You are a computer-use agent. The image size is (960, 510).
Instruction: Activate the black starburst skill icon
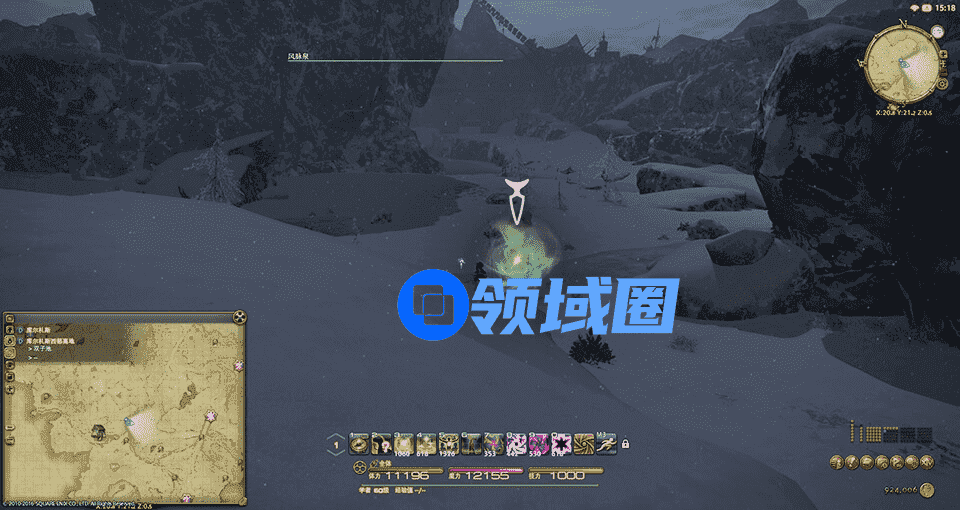click(563, 443)
